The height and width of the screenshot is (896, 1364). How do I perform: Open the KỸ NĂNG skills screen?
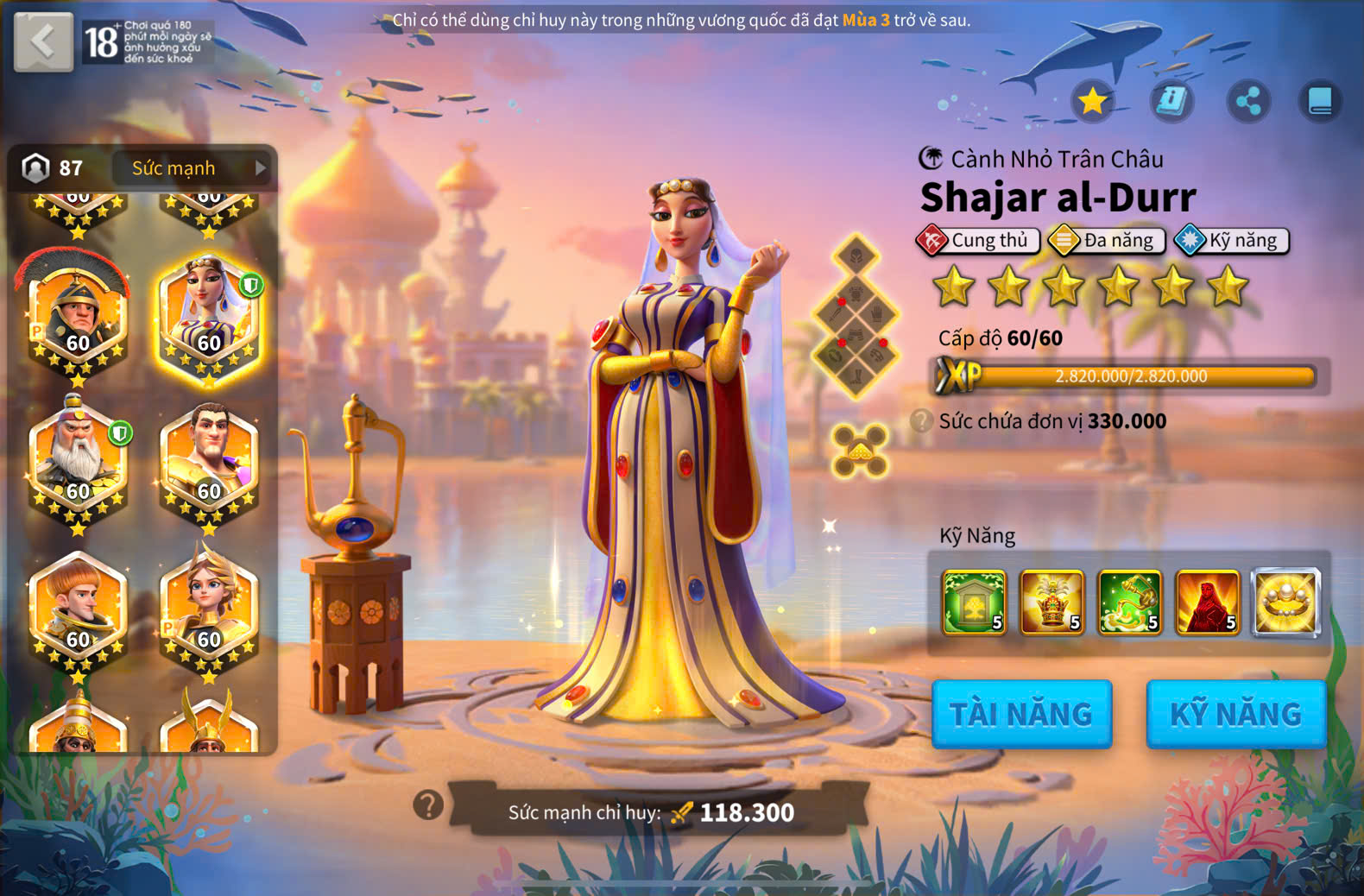[1235, 714]
